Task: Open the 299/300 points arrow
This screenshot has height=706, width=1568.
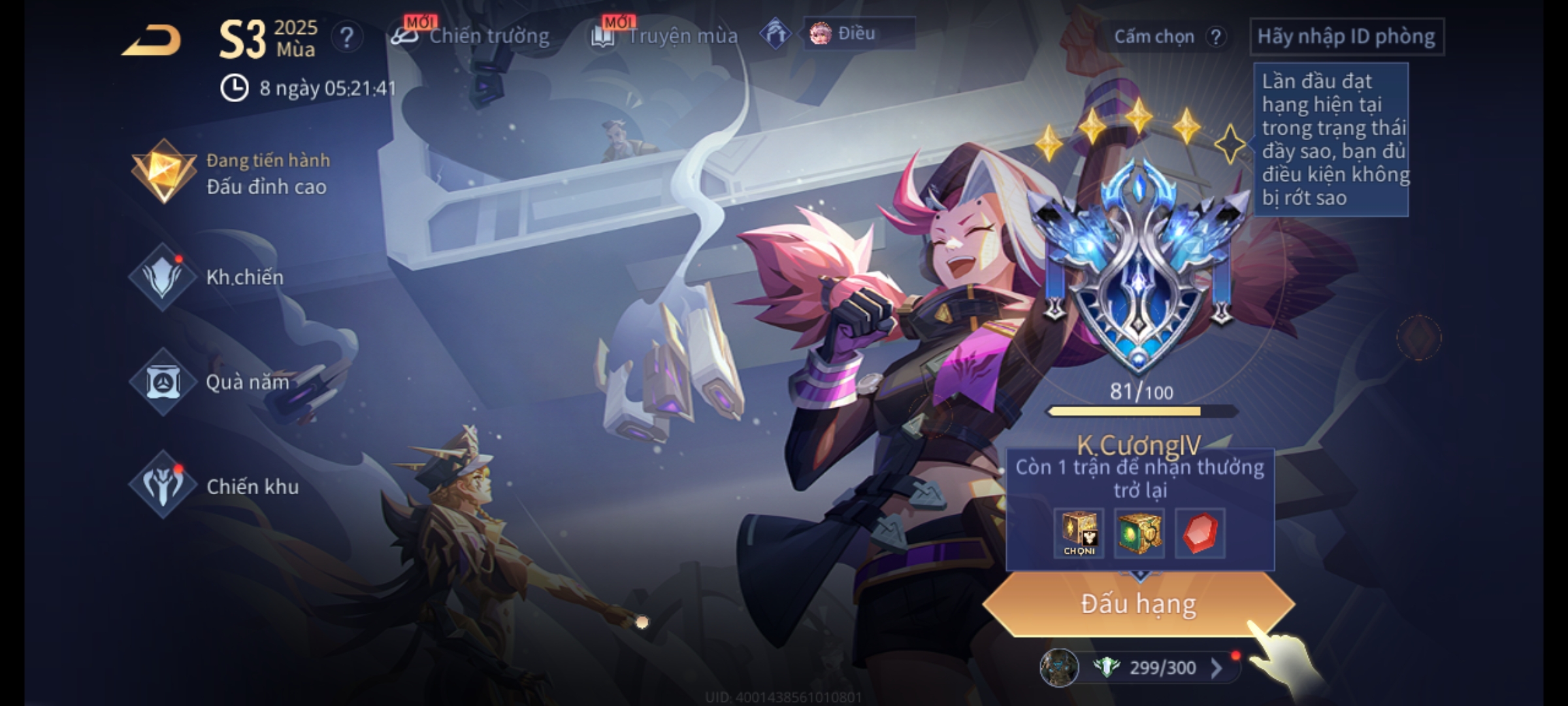Action: [x=1217, y=667]
